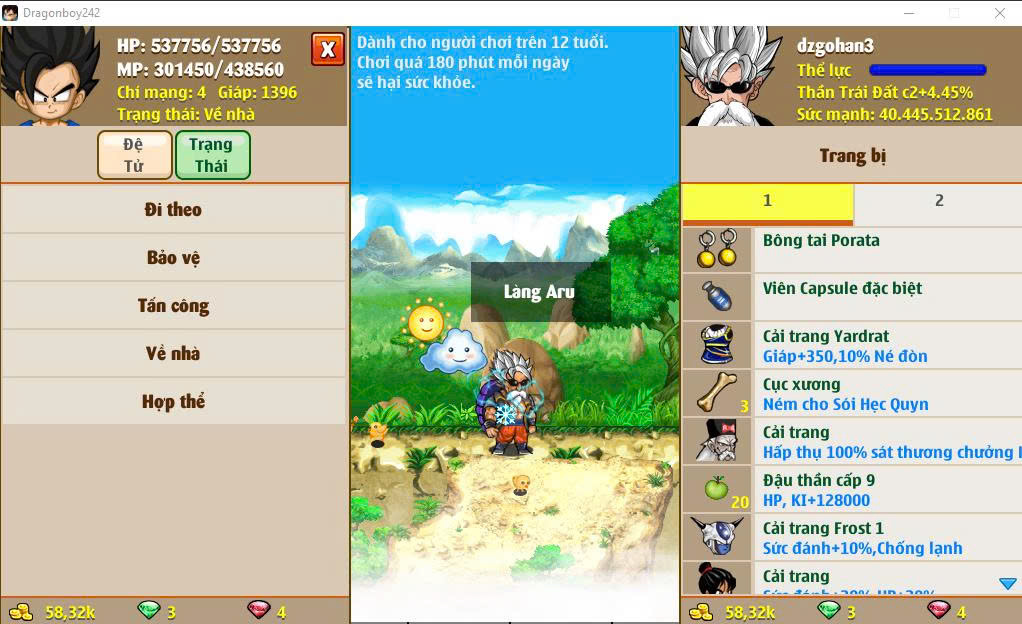Switch to equipment tab 1
The image size is (1022, 624).
pyautogui.click(x=767, y=201)
